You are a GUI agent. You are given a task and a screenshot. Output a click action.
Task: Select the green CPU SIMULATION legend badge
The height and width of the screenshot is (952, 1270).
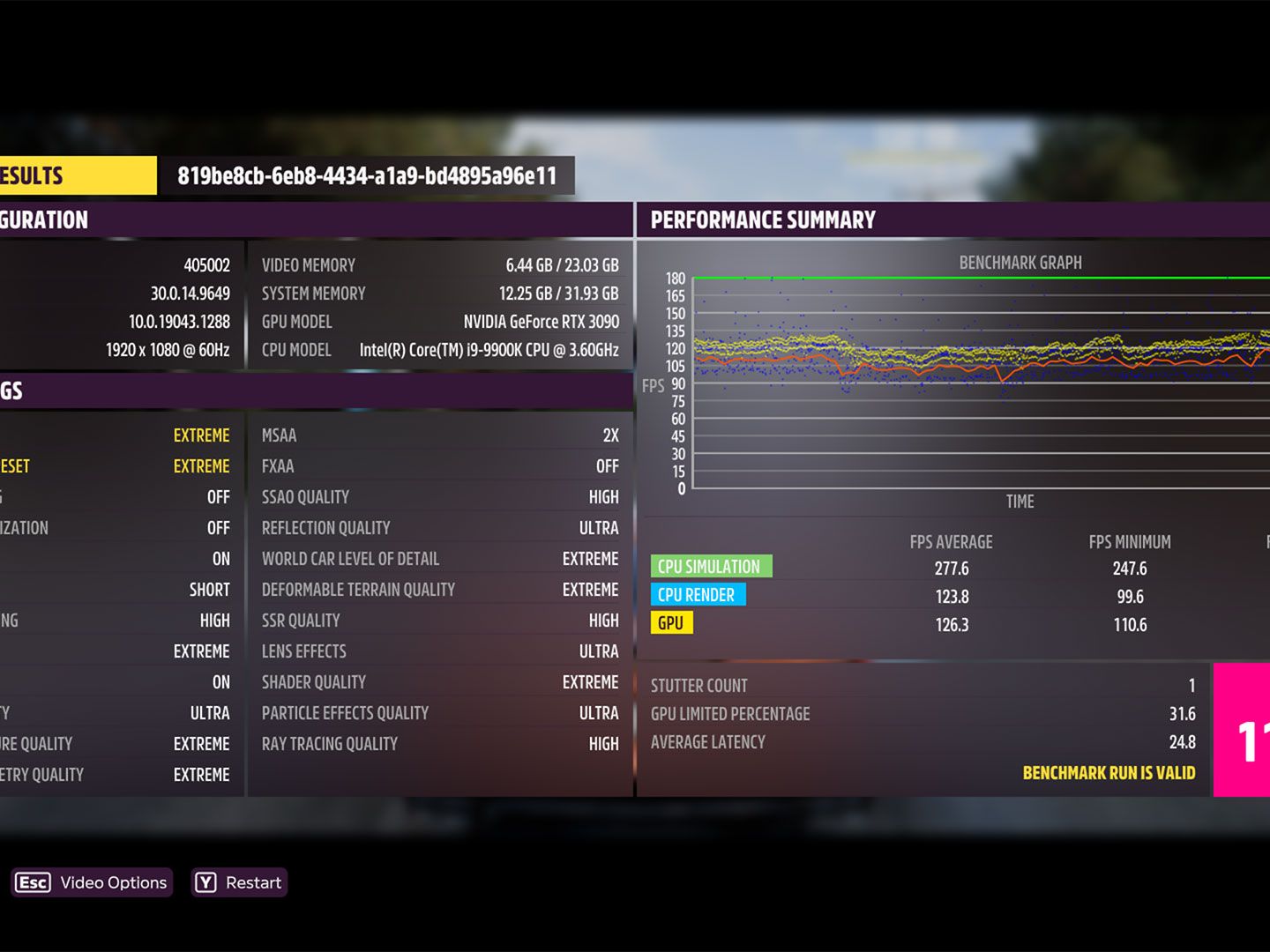pyautogui.click(x=711, y=566)
